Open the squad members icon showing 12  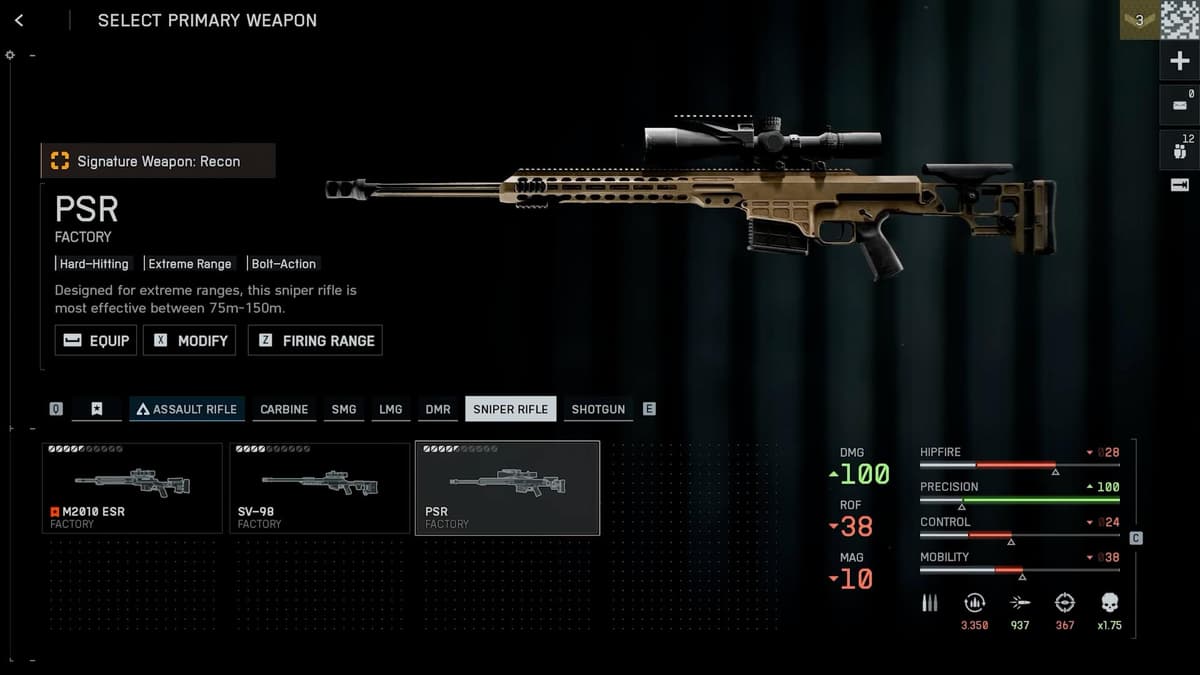pyautogui.click(x=1179, y=150)
